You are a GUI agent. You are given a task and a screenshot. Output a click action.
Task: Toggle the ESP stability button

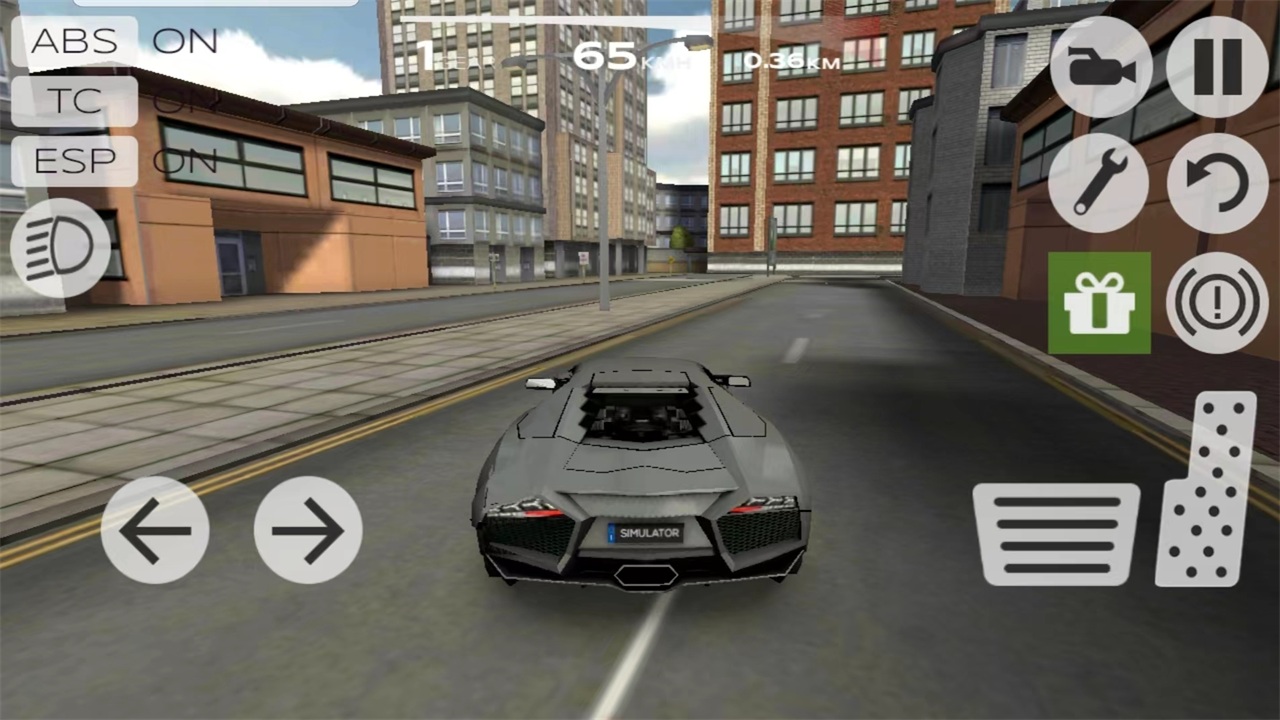[x=75, y=161]
